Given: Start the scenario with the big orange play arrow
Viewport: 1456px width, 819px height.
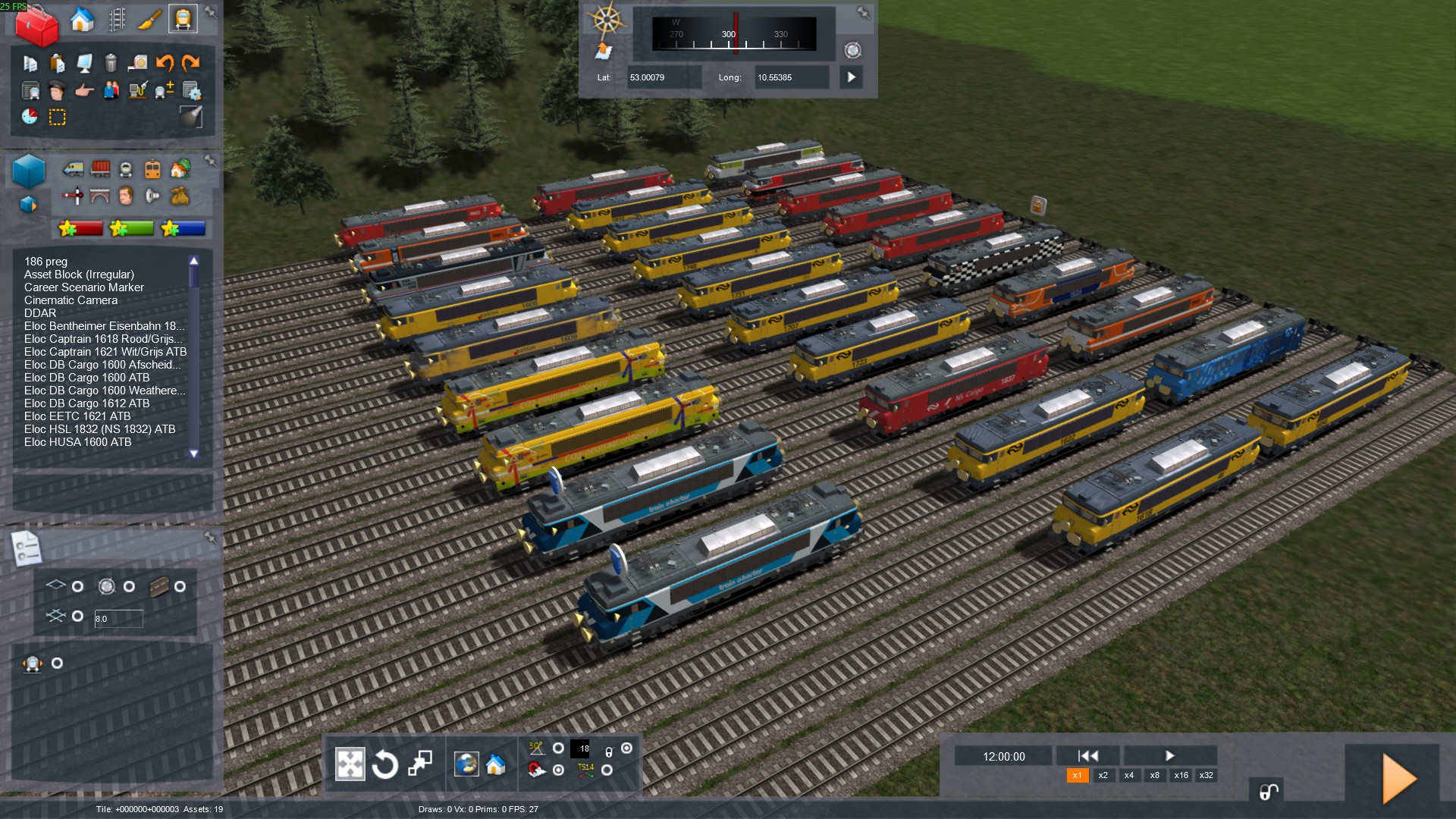Looking at the screenshot, I should pos(1398,777).
